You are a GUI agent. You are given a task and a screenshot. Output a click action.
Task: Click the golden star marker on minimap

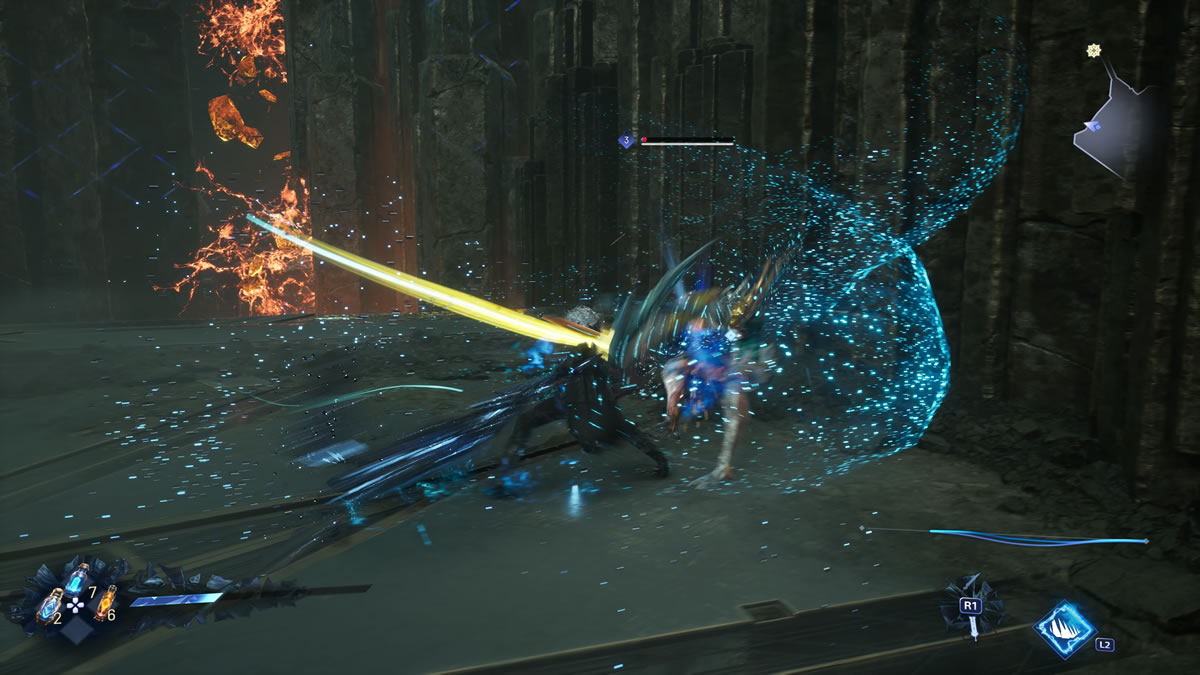(1093, 51)
